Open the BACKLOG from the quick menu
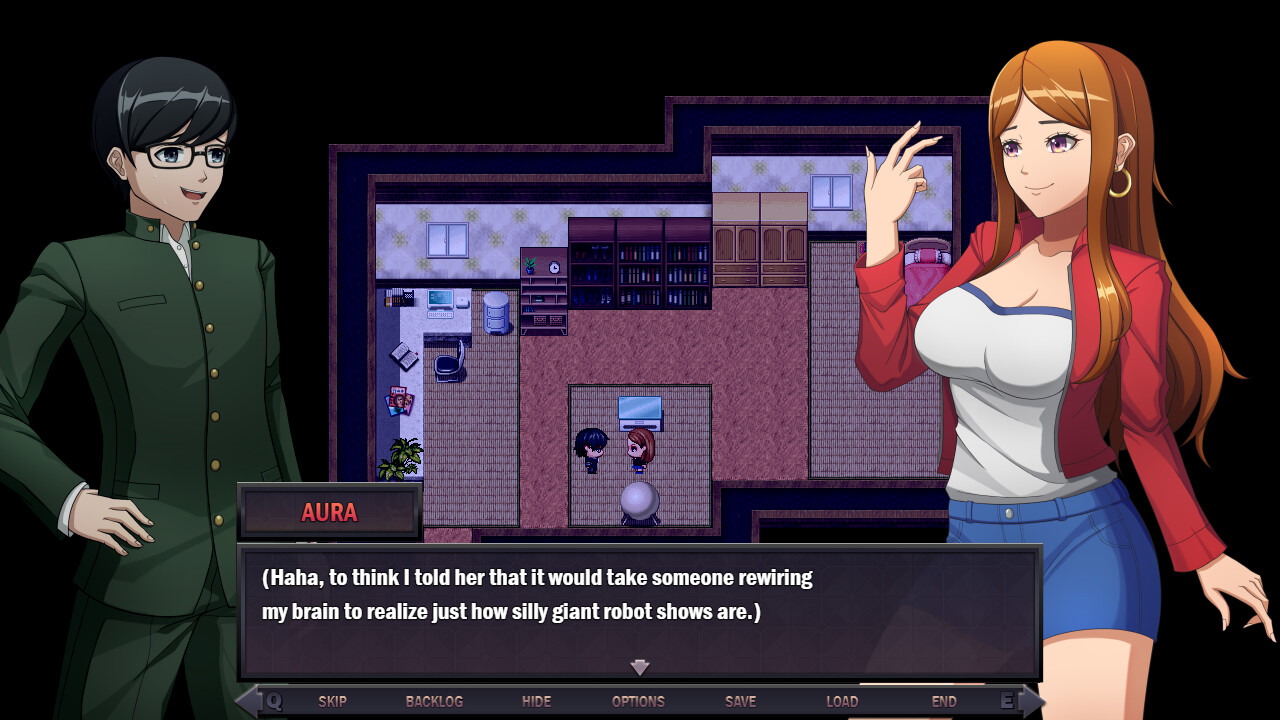1280x720 pixels. click(434, 701)
